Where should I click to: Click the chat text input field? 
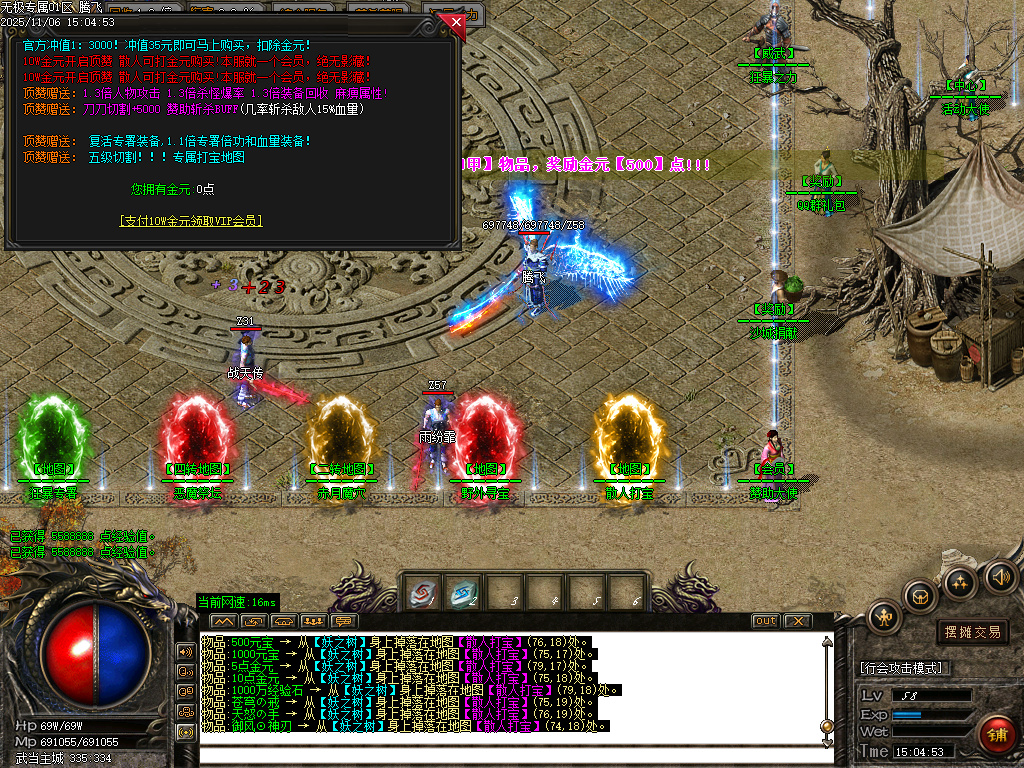pyautogui.click(x=510, y=755)
